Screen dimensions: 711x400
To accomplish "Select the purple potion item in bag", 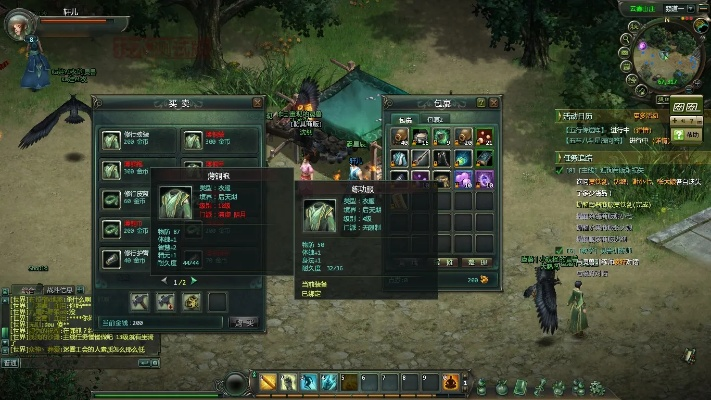I will (462, 179).
